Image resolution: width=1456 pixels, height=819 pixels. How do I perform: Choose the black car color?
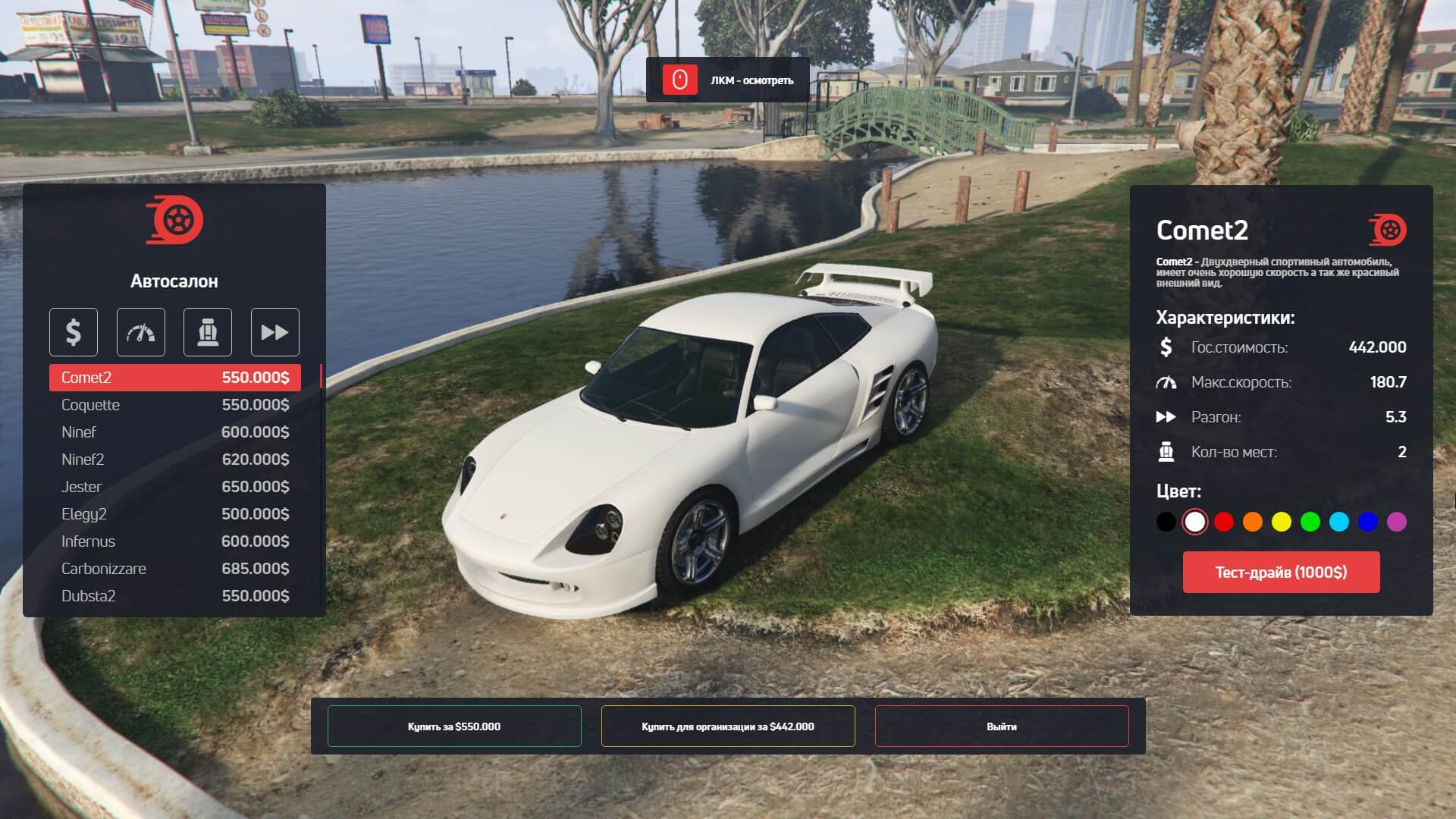coord(1166,522)
